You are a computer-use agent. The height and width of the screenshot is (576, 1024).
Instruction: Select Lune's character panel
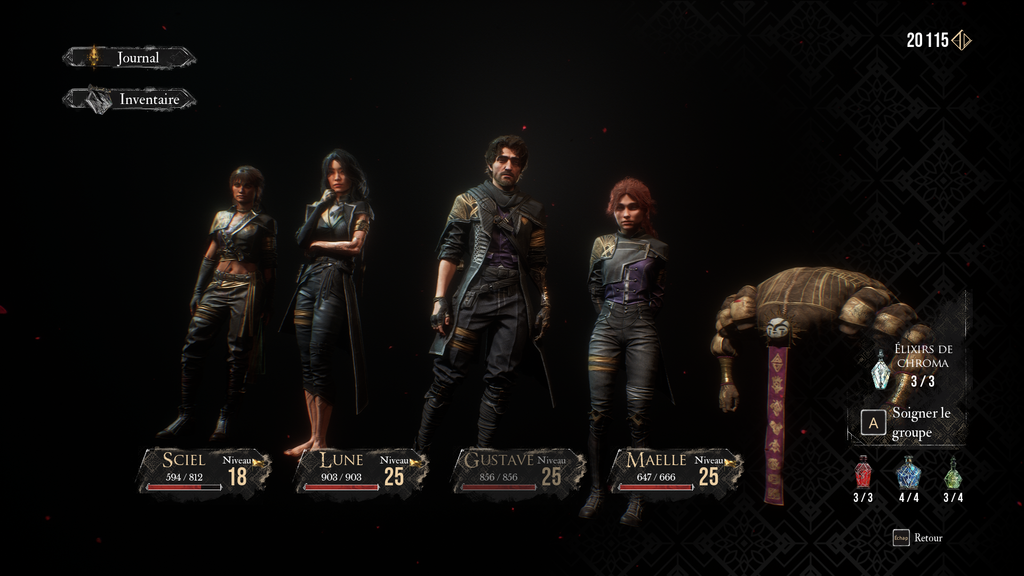click(361, 470)
